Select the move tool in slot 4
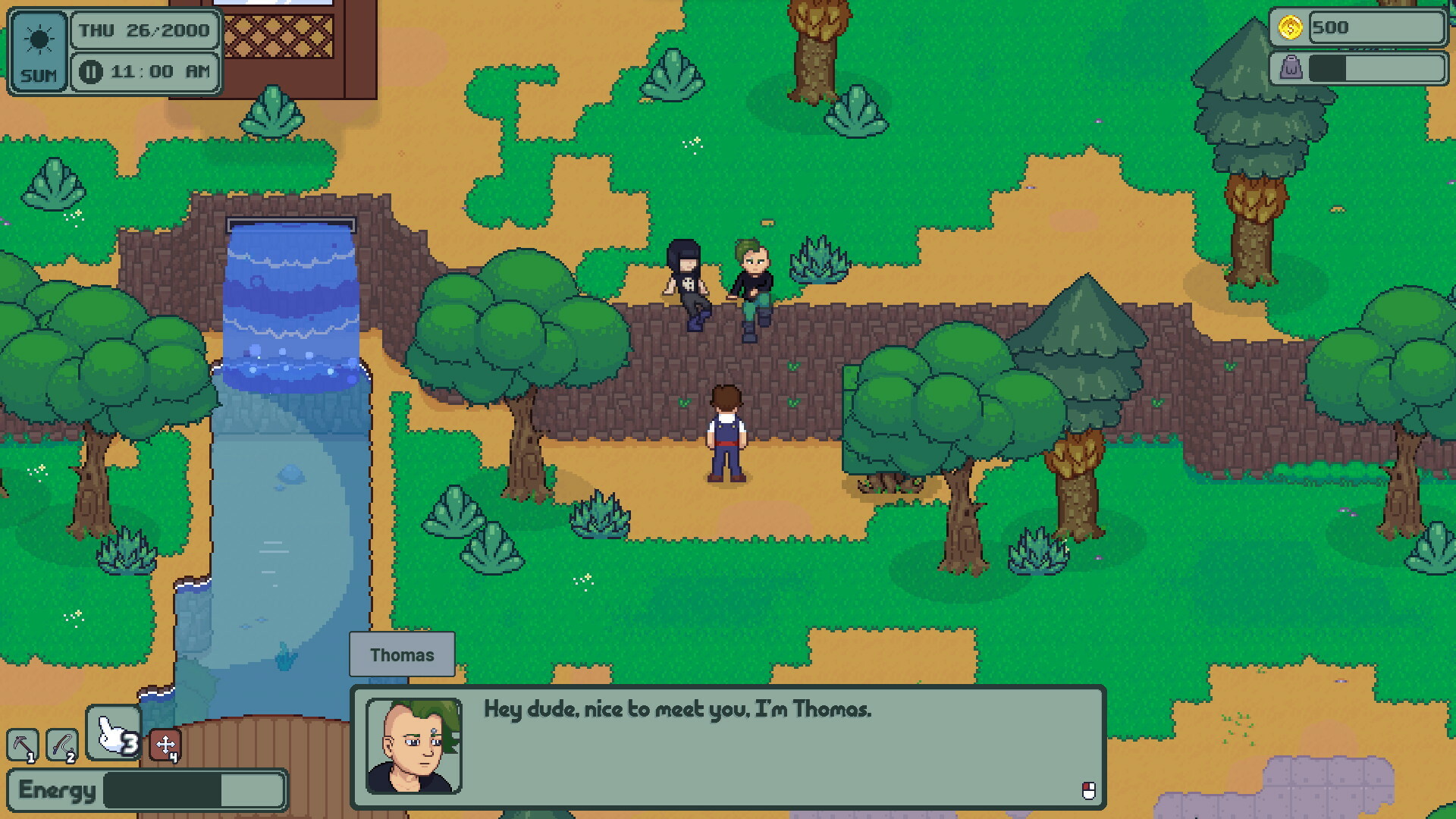Screen dimensions: 1456x819 click(x=166, y=745)
